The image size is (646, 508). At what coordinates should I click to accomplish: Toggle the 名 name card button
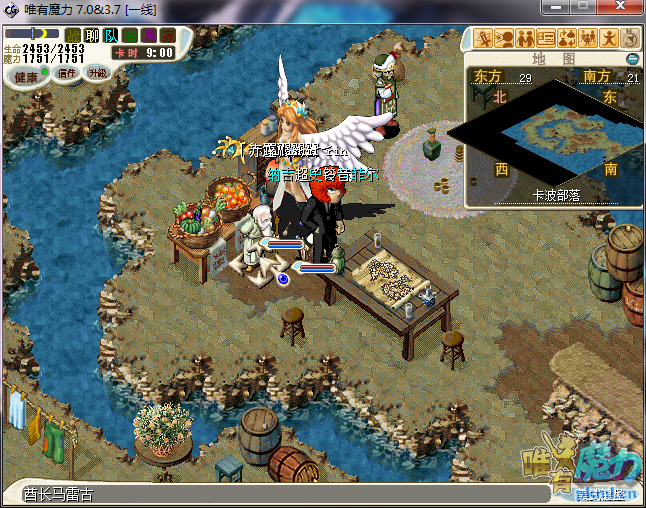point(129,35)
